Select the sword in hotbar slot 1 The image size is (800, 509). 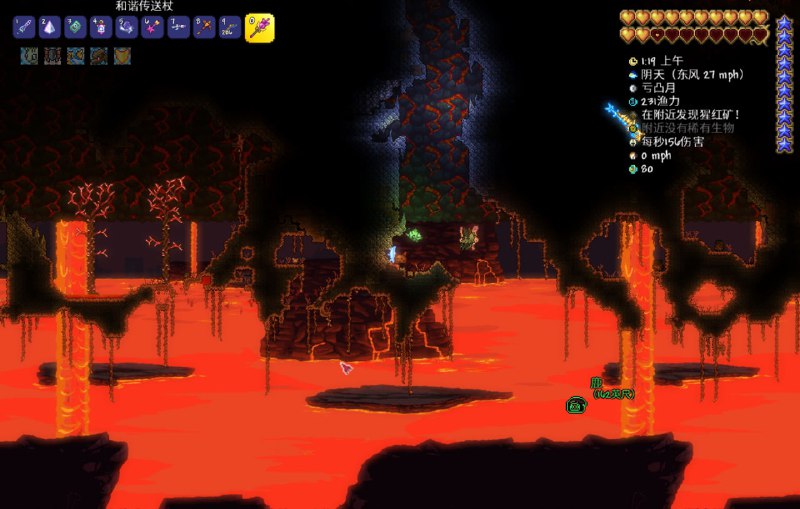click(25, 27)
